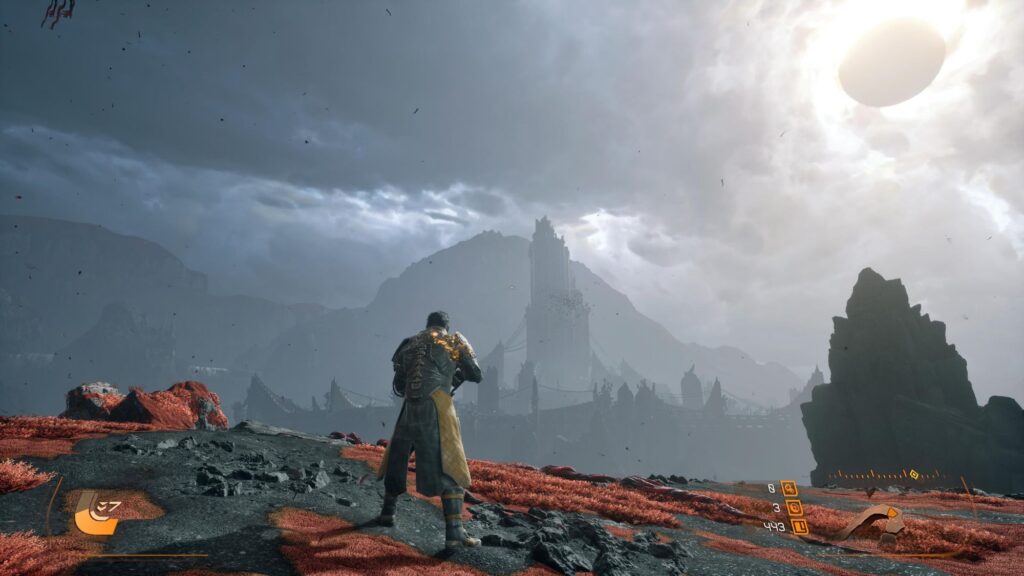This screenshot has width=1024, height=576.
Task: Select the curved weapon icon in the HUD
Action: point(872,522)
